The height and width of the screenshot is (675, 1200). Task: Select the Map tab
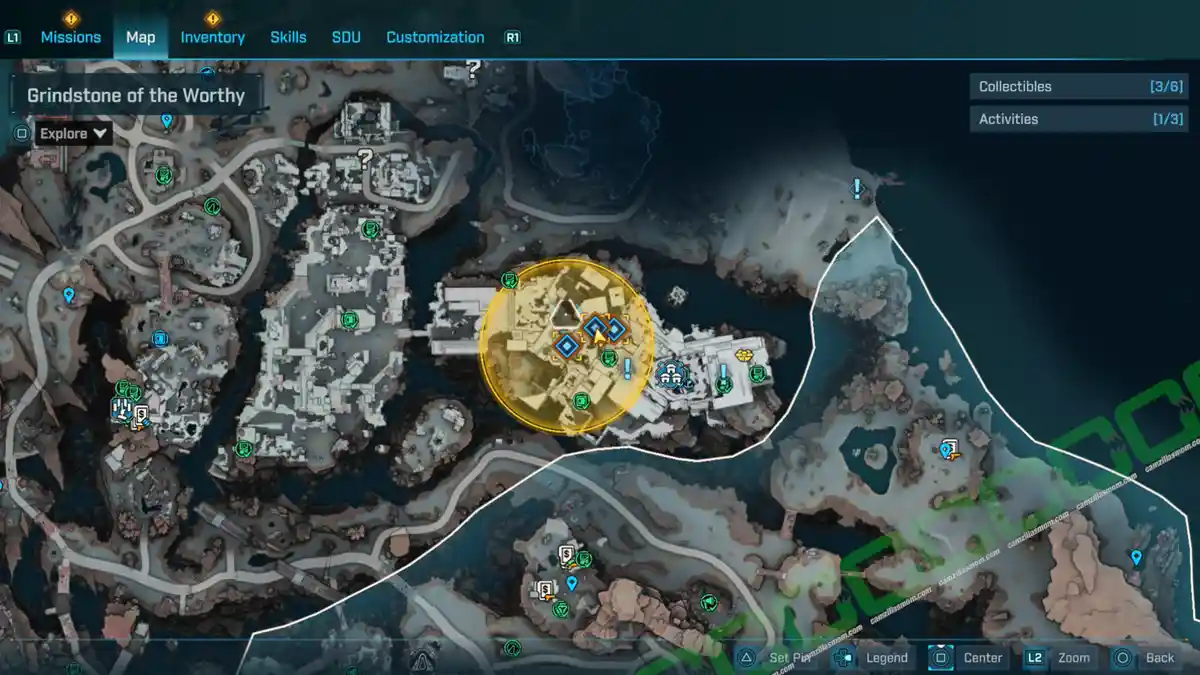140,37
